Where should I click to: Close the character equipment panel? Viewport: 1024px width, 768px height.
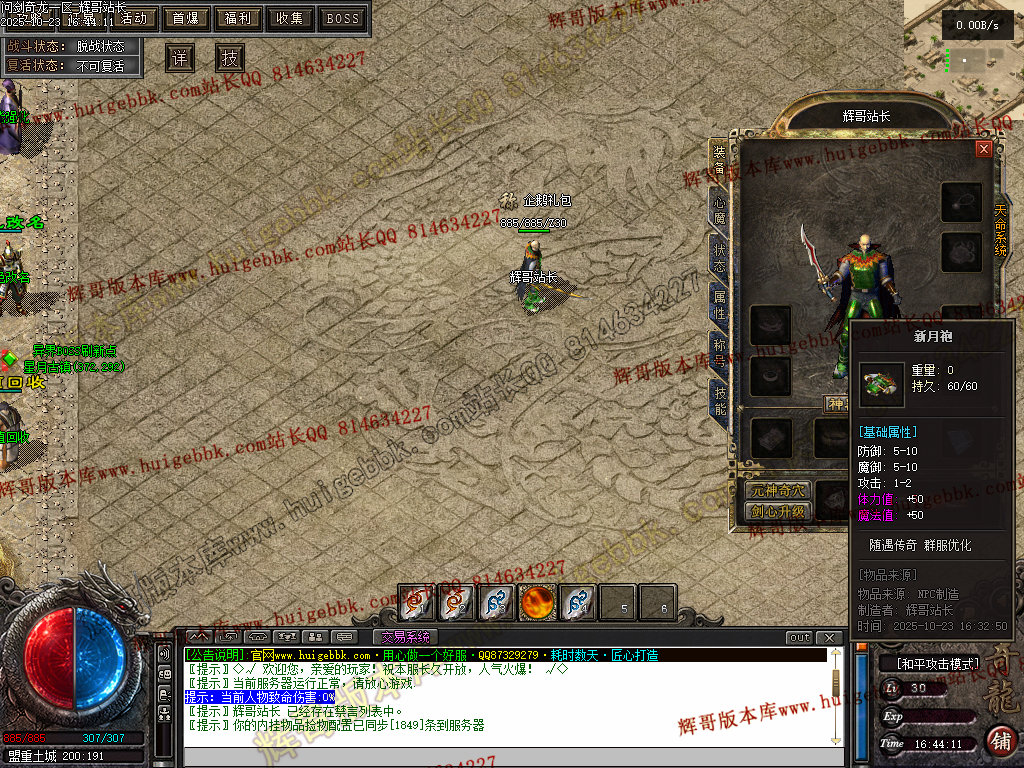coord(984,149)
